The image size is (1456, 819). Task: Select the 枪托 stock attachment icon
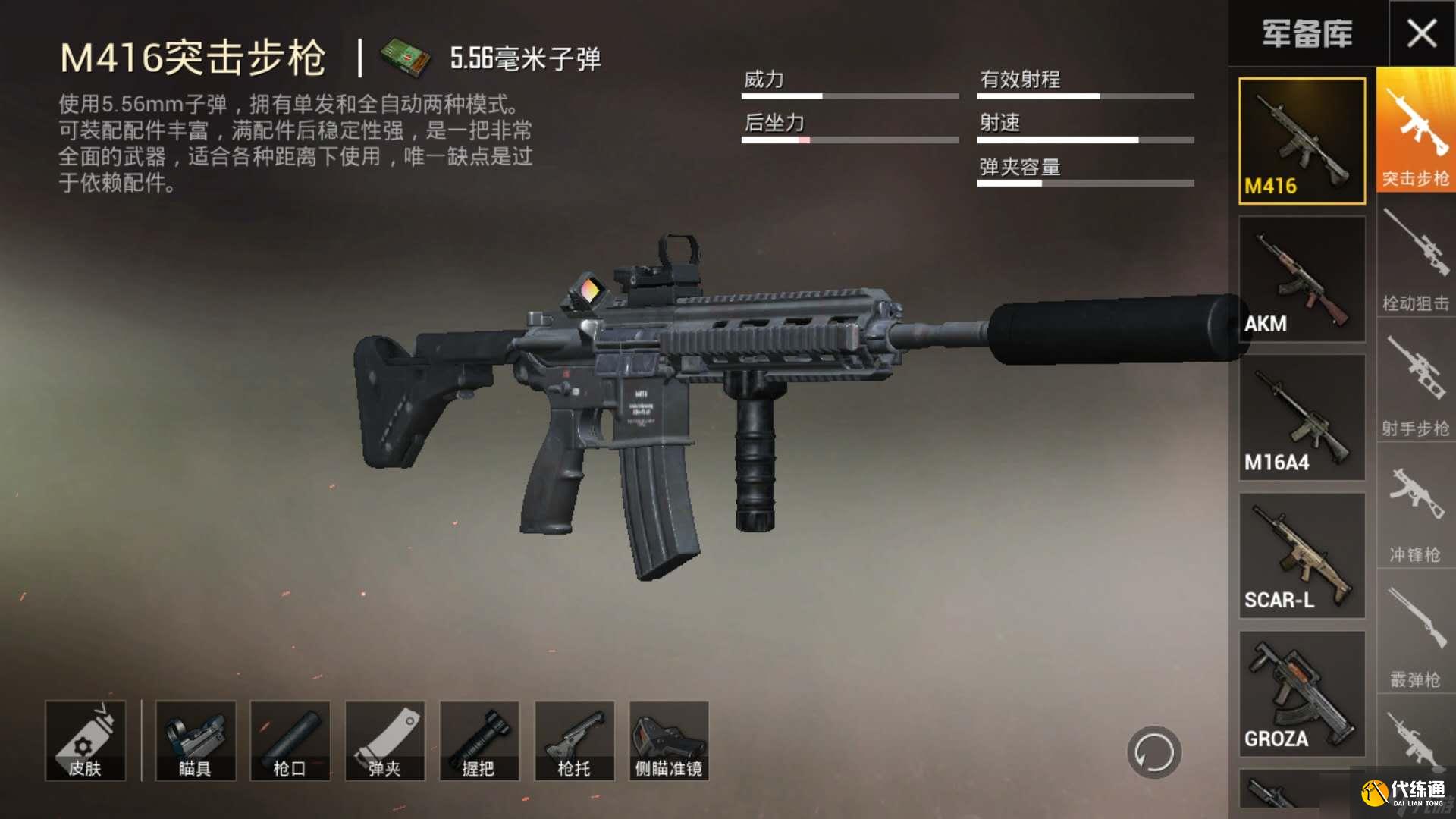(x=574, y=741)
